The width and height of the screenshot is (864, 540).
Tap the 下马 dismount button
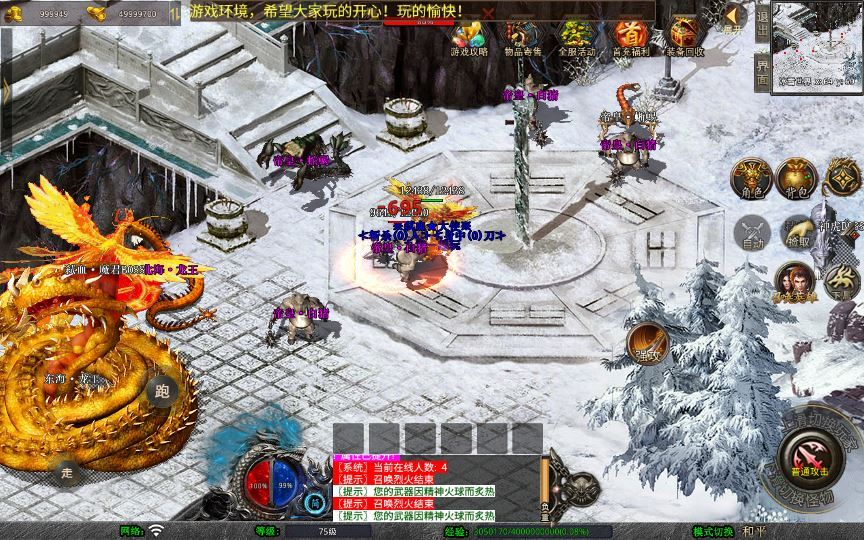[x=843, y=282]
